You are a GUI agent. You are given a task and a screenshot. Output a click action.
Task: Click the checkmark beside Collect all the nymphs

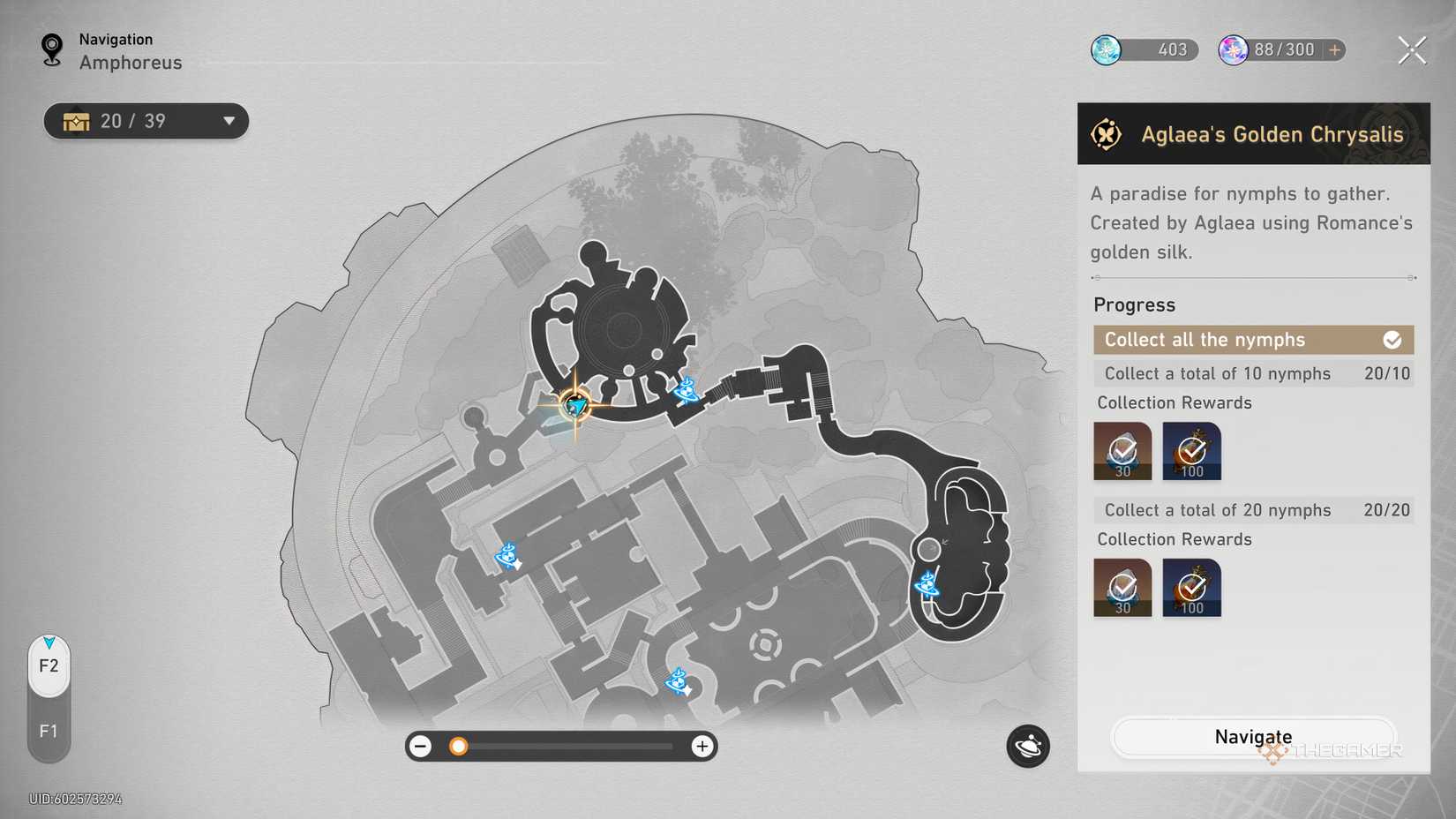click(1392, 339)
